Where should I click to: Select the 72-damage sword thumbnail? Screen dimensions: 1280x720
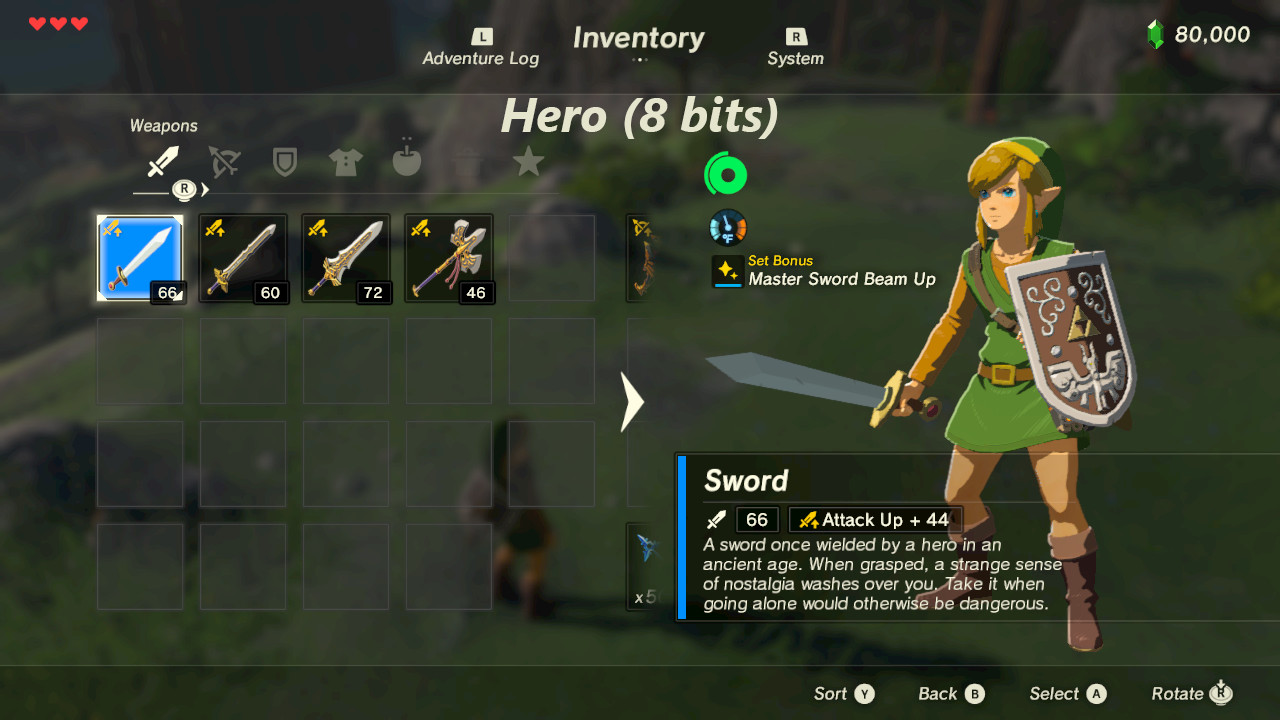coord(345,257)
